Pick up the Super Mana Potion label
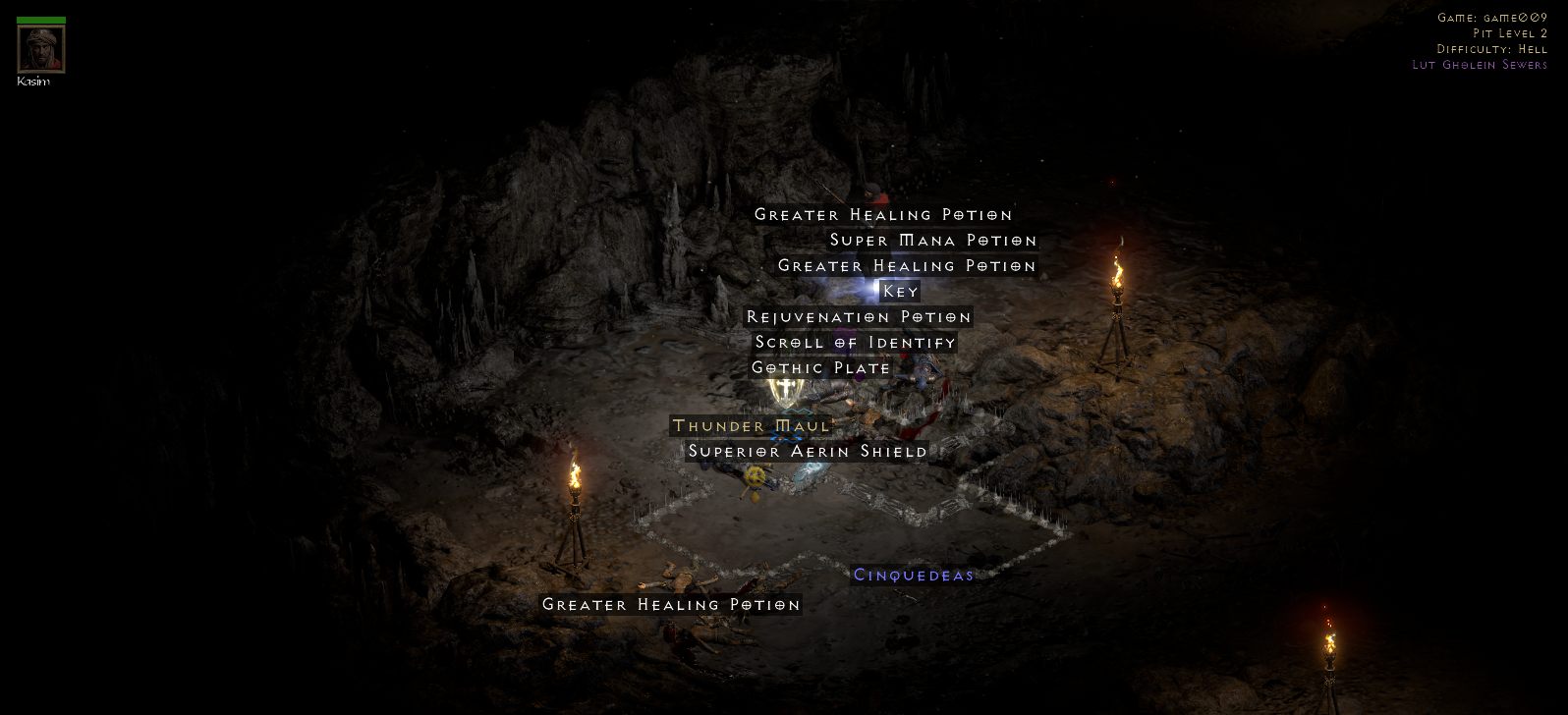The height and width of the screenshot is (715, 1568). 932,241
